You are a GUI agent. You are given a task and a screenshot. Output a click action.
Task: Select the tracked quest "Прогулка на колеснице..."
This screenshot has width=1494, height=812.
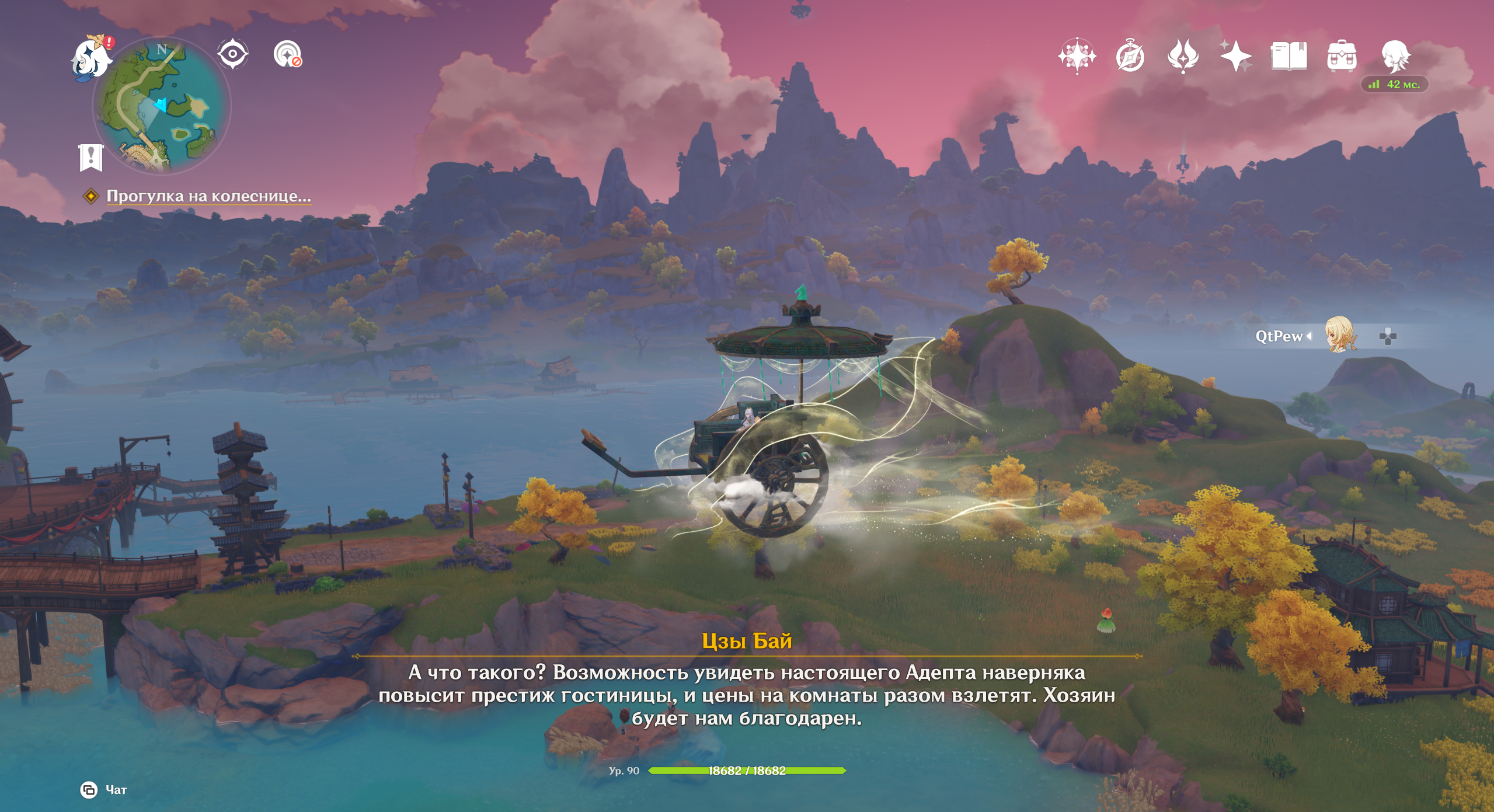[208, 196]
